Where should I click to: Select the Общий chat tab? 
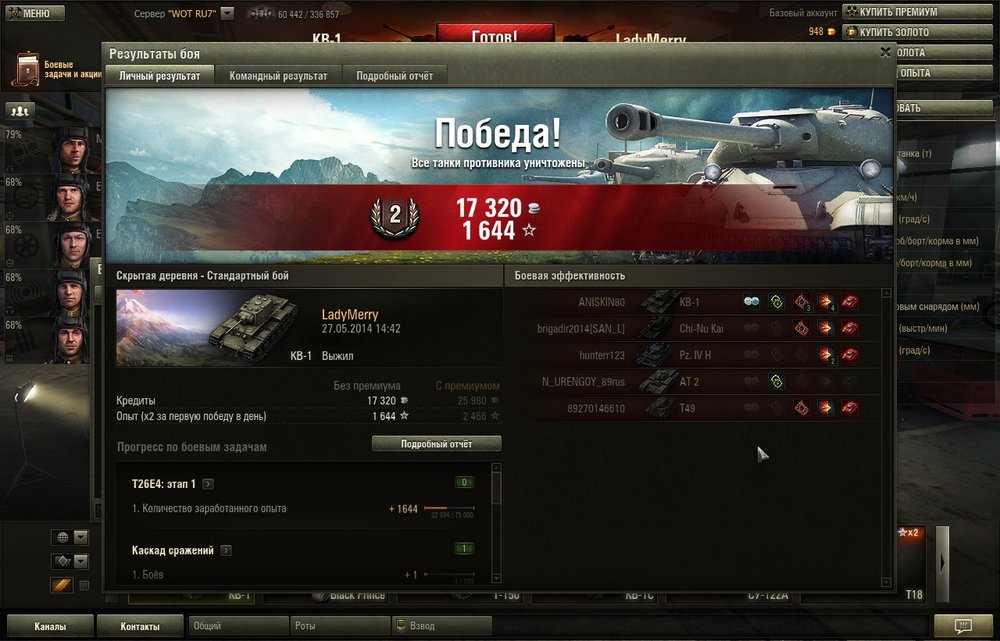coord(237,627)
